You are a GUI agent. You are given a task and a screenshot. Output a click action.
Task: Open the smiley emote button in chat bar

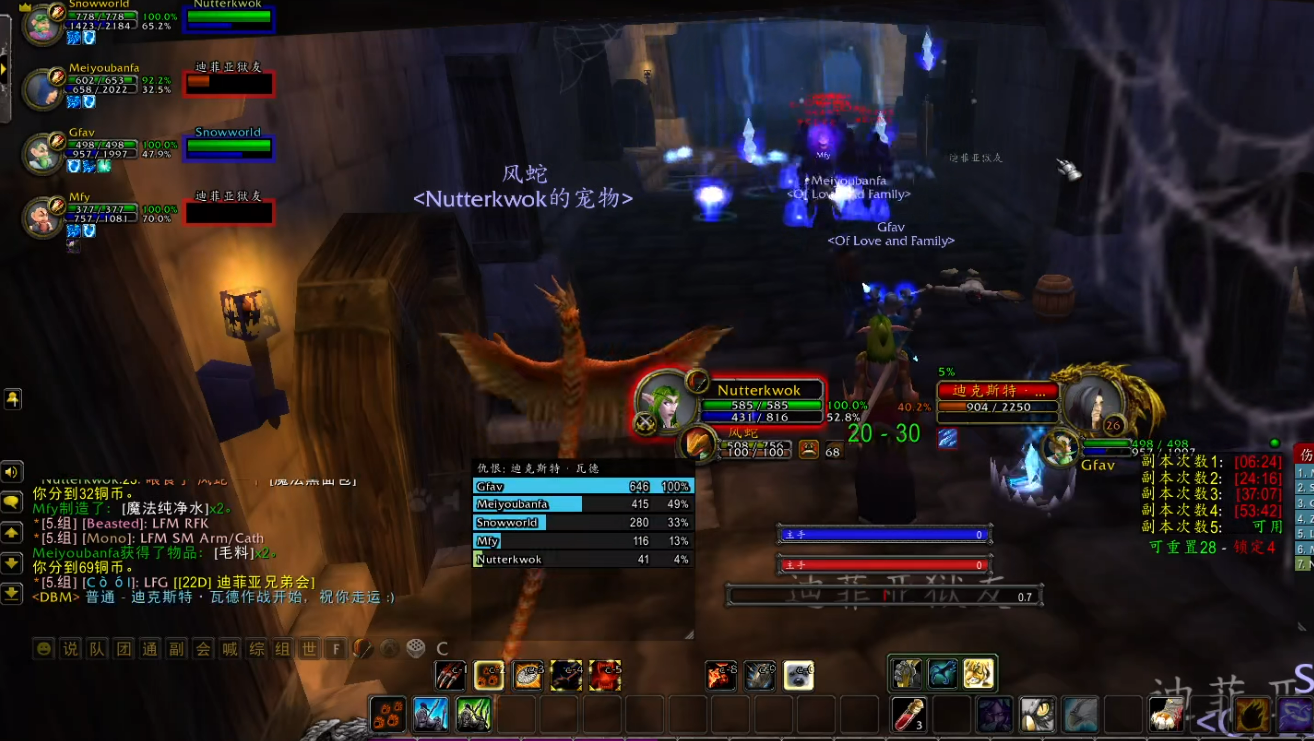pos(44,649)
